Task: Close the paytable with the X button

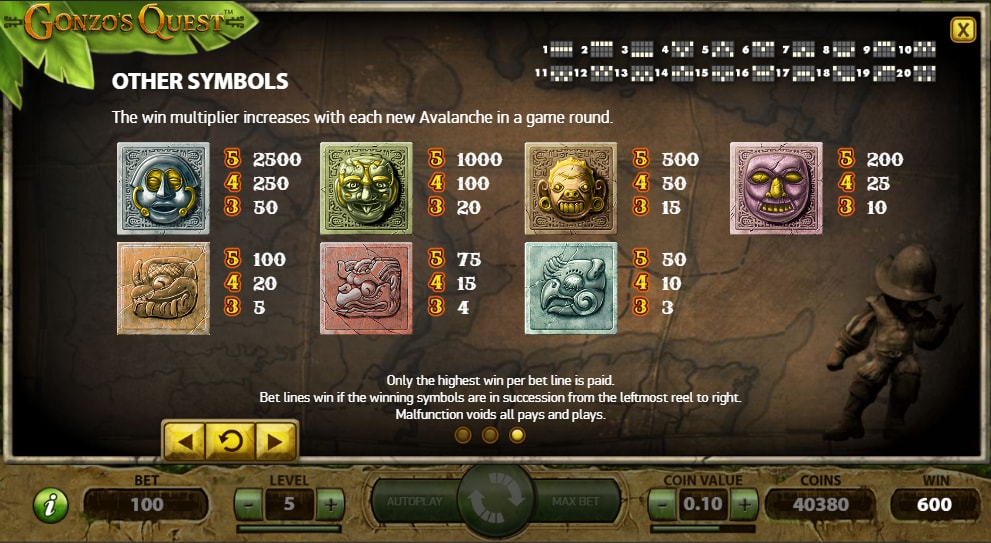Action: click(x=963, y=30)
